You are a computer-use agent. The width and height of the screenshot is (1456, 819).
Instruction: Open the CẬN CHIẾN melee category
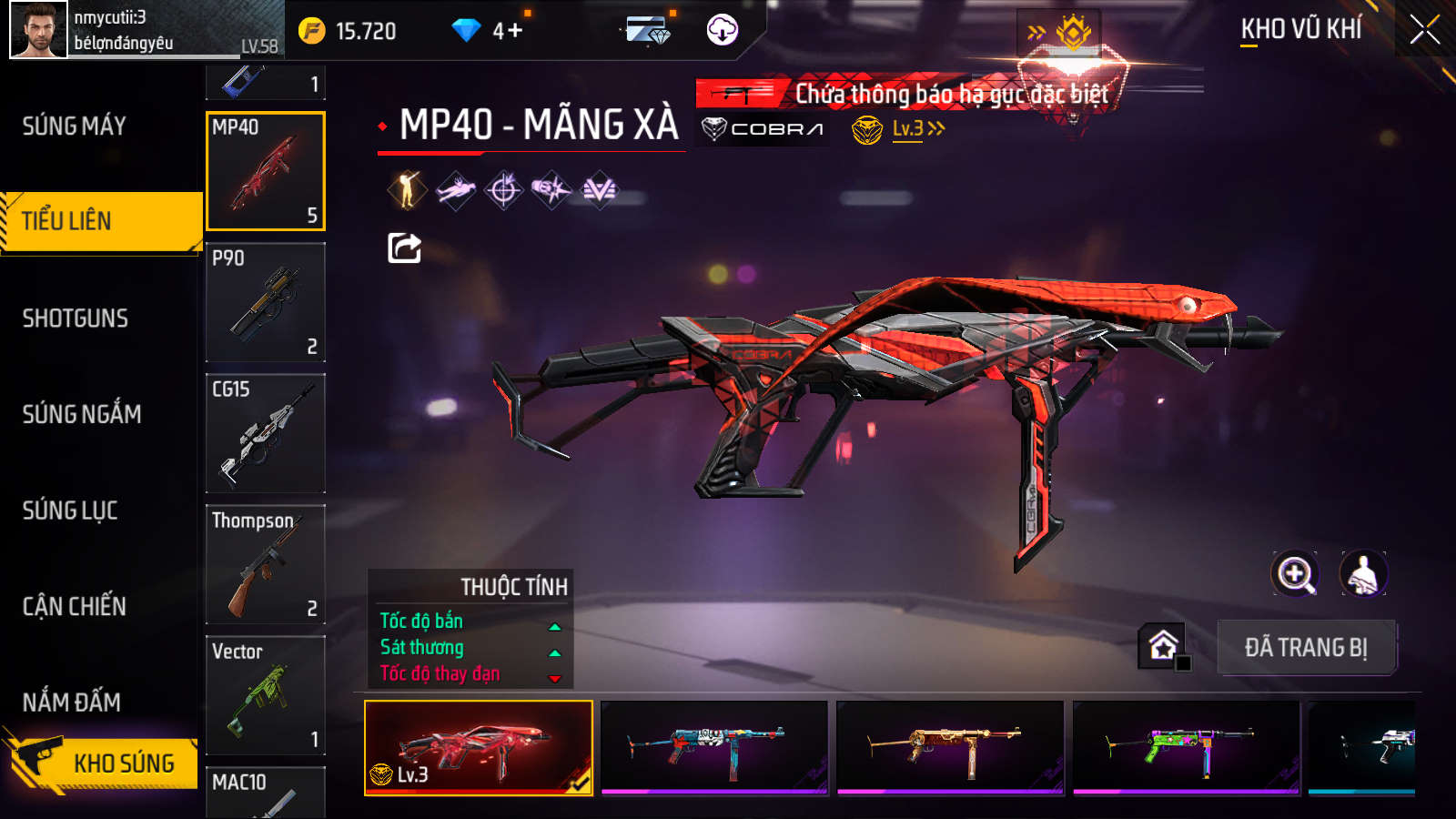75,606
